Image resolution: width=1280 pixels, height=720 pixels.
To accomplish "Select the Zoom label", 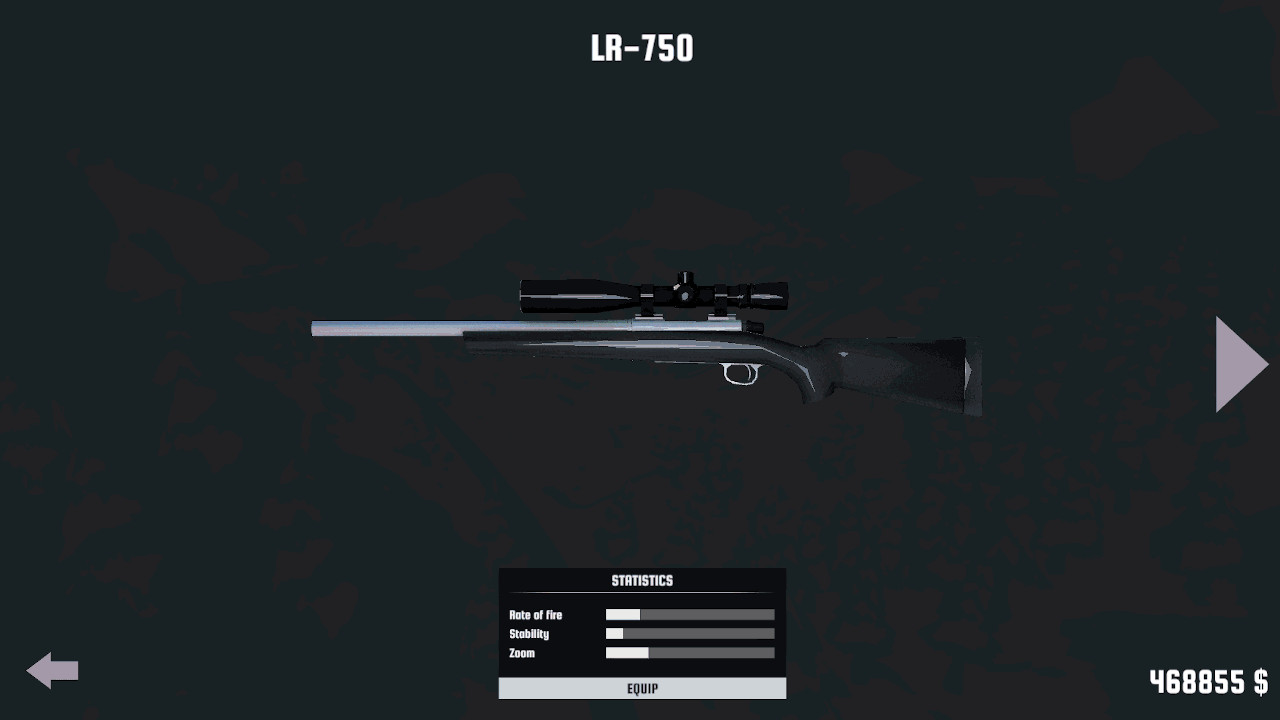I will [519, 653].
